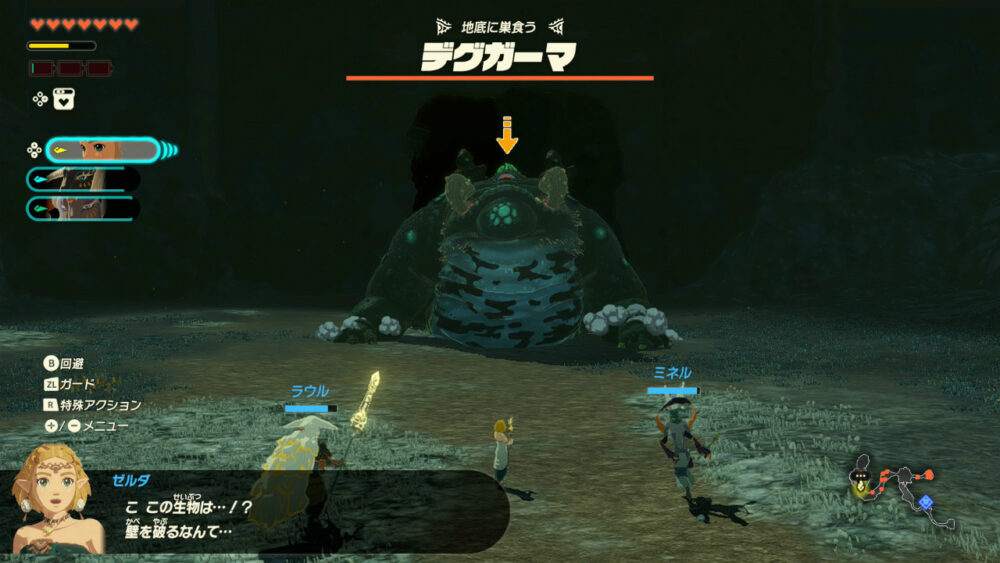The image size is (1000, 563).
Task: Advance Zelda's dialogue text box
Action: point(300,511)
